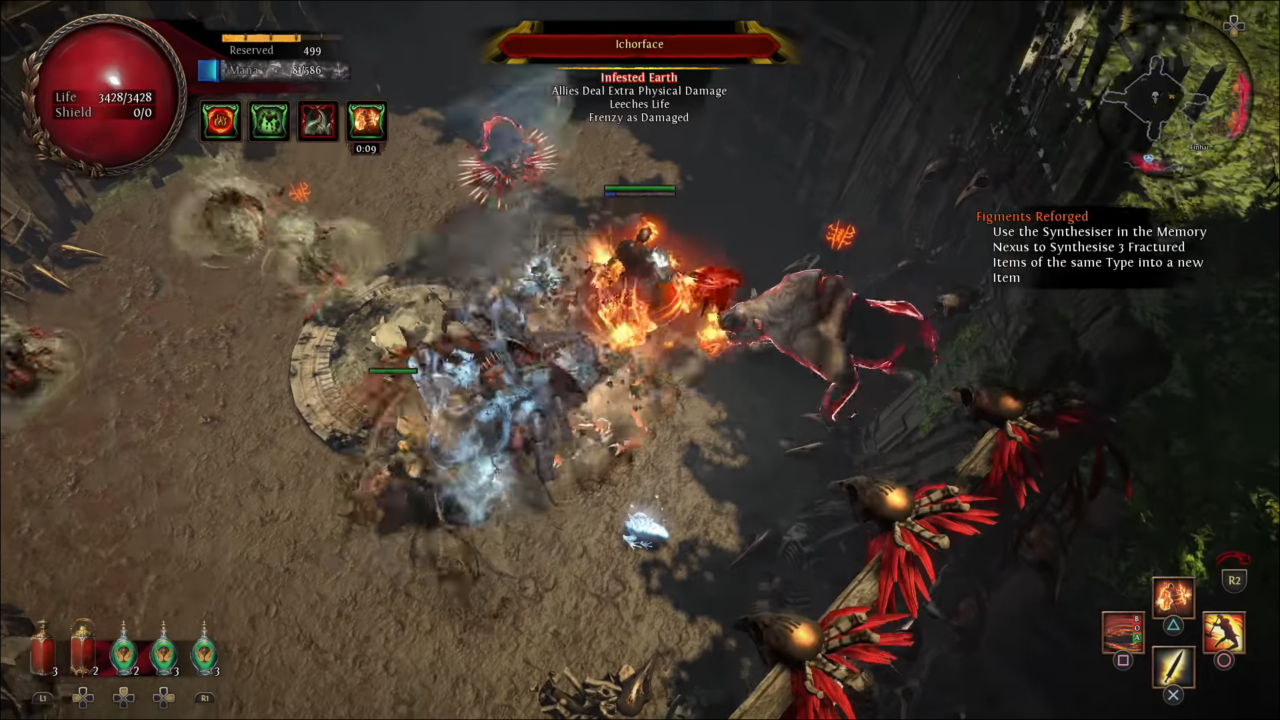
Task: Toggle the middle d-pad quicksilver indicator
Action: pyautogui.click(x=123, y=697)
